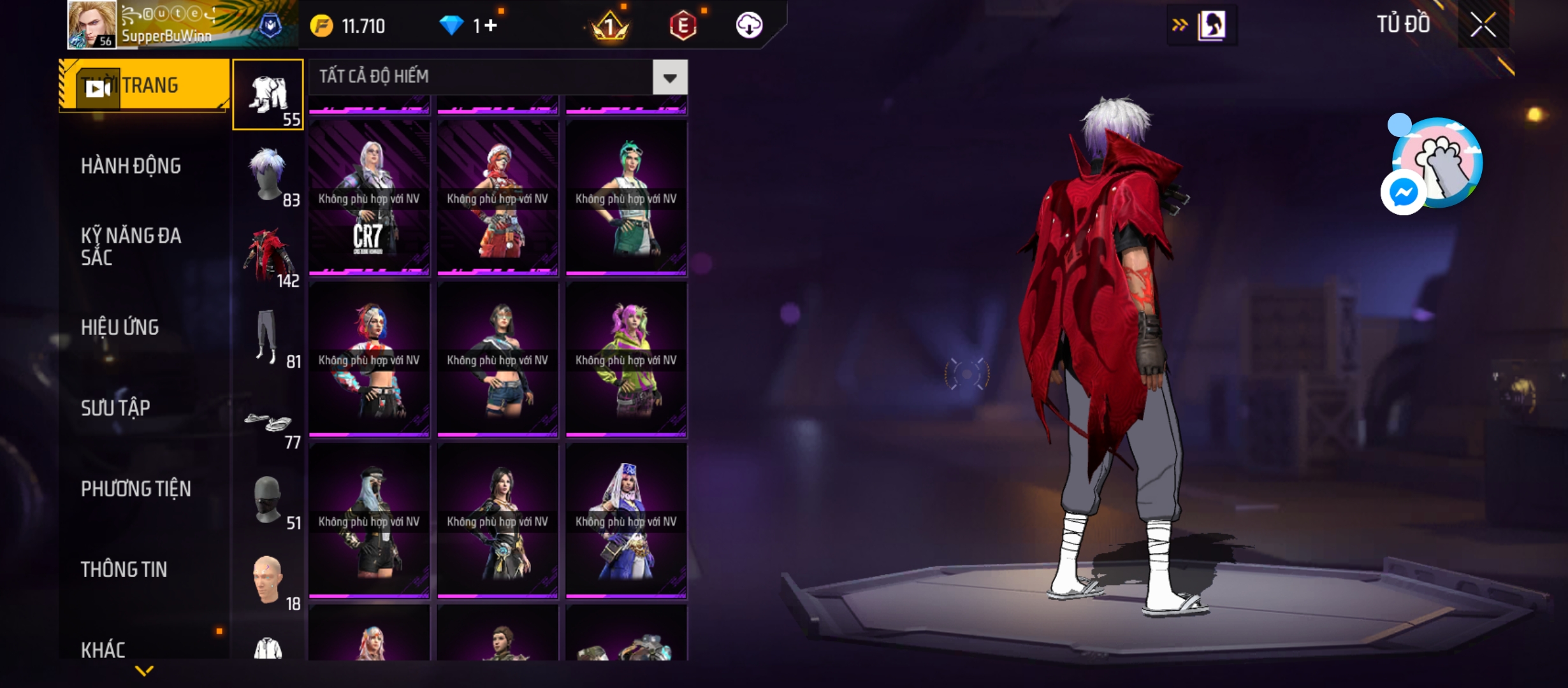Choose the sandals footwear category

268,424
